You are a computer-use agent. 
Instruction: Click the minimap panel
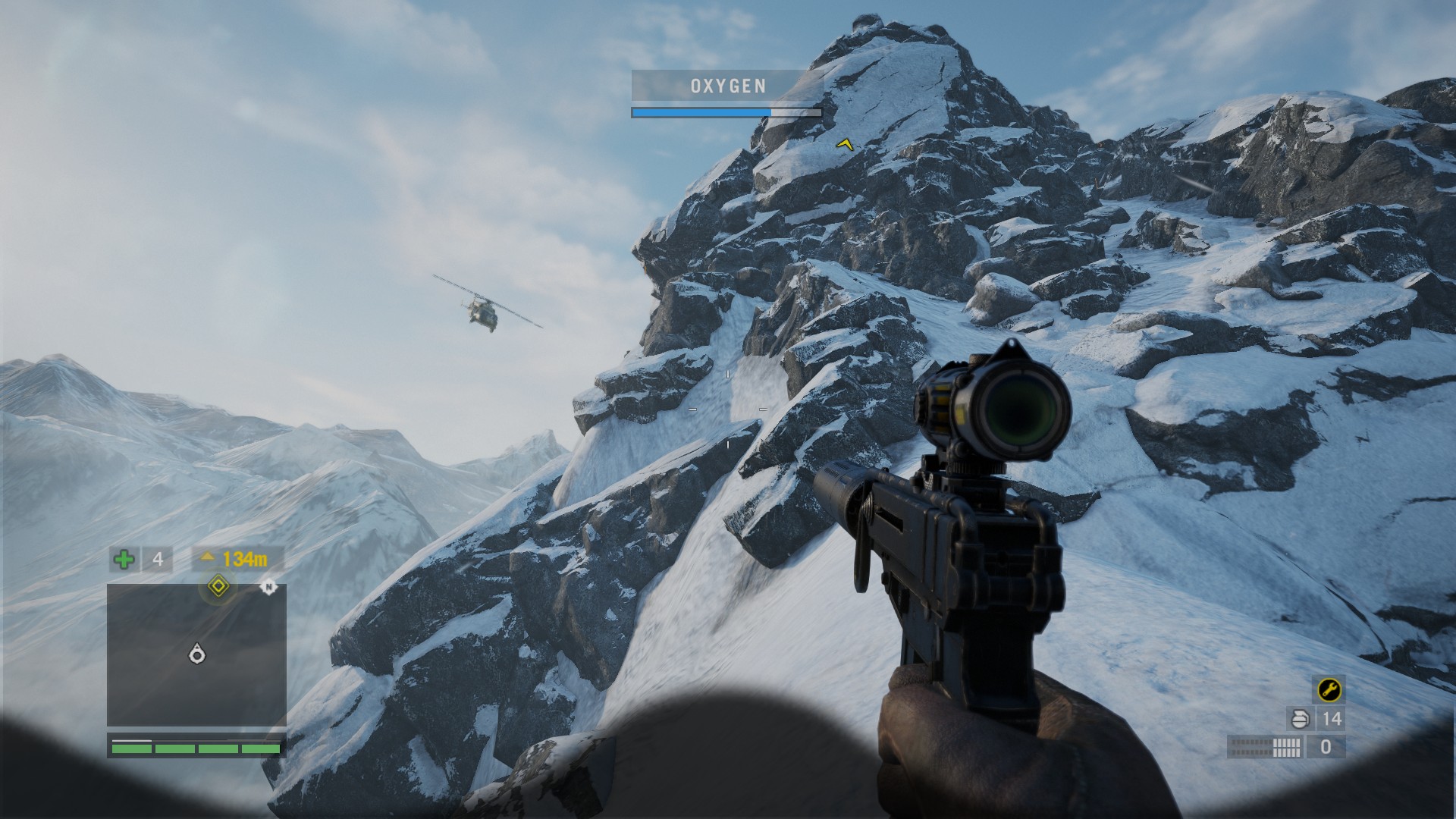coord(196,655)
